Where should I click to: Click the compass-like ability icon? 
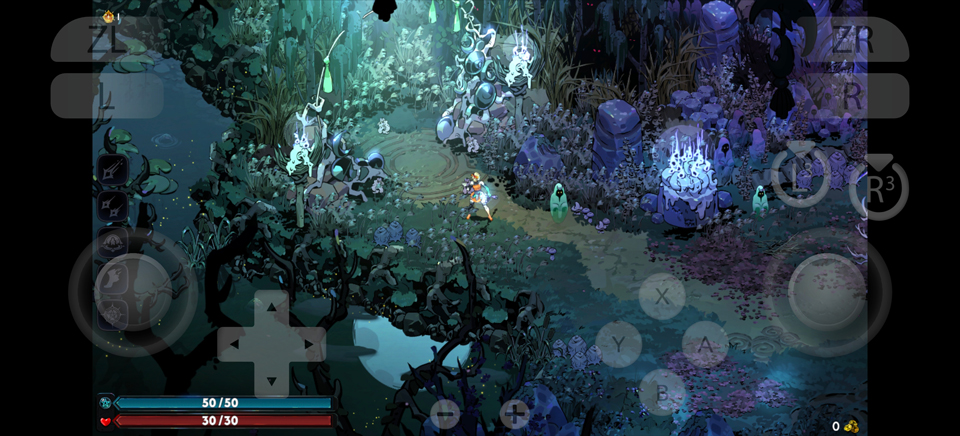click(x=112, y=314)
